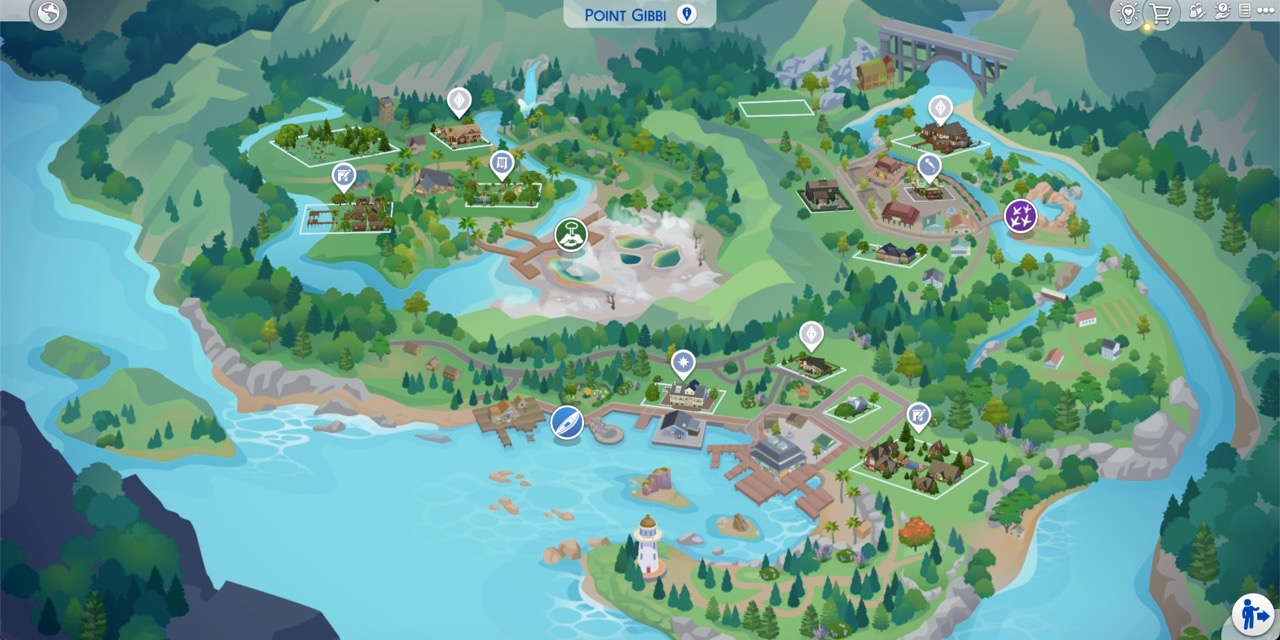Image resolution: width=1280 pixels, height=640 pixels.
Task: Open the help question-mark hand icon
Action: (1222, 12)
